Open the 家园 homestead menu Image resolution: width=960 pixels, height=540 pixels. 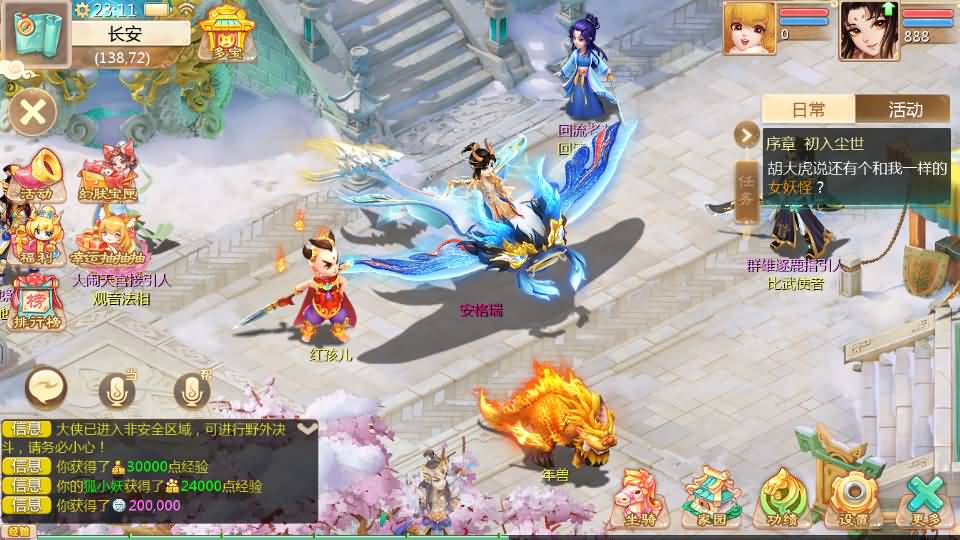[711, 495]
